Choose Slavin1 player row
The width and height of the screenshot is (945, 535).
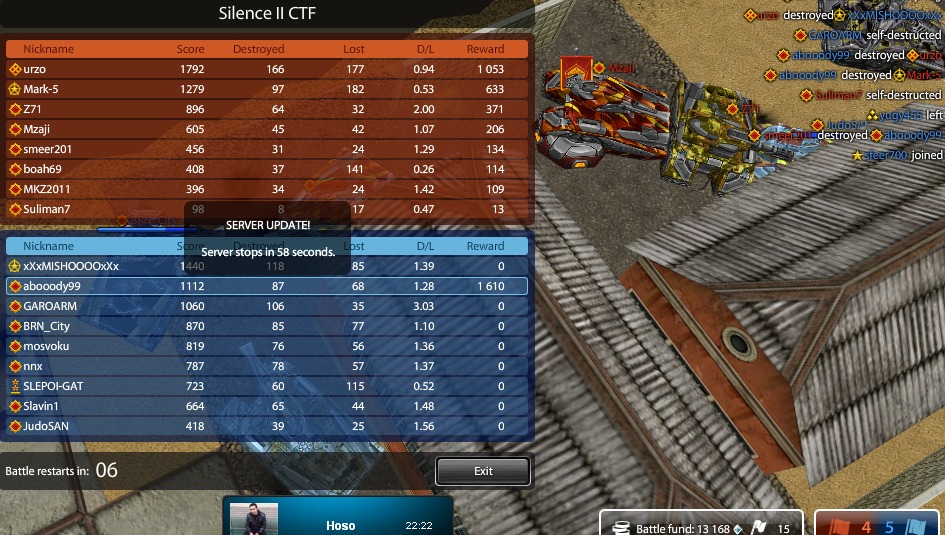[x=267, y=406]
